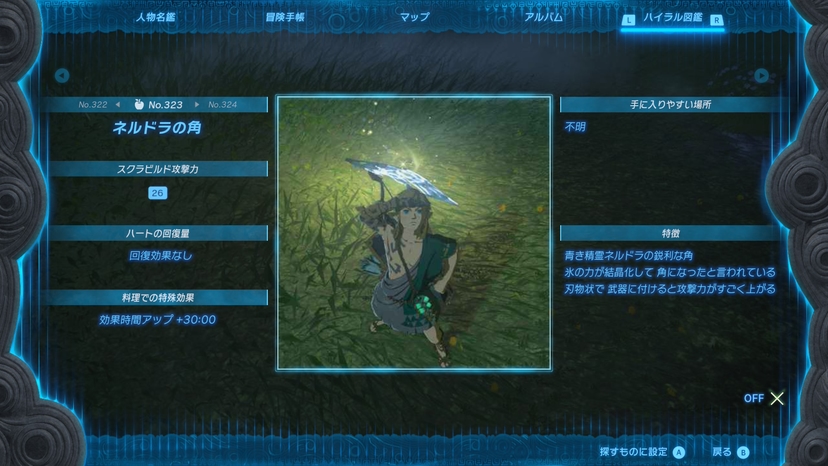Go to previous entry No.322
The height and width of the screenshot is (466, 828).
pyautogui.click(x=97, y=104)
